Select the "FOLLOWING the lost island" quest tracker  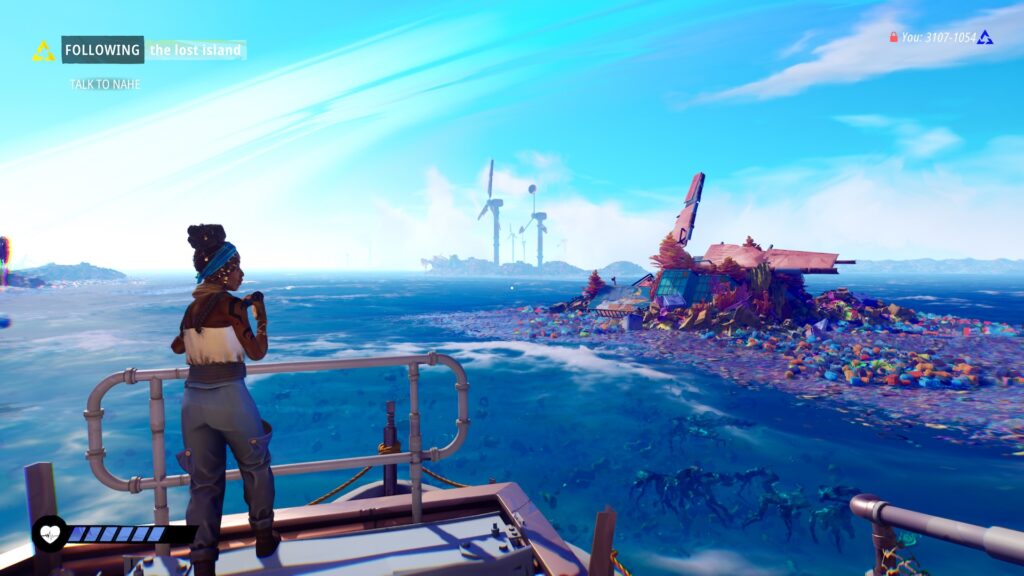pyautogui.click(x=153, y=50)
